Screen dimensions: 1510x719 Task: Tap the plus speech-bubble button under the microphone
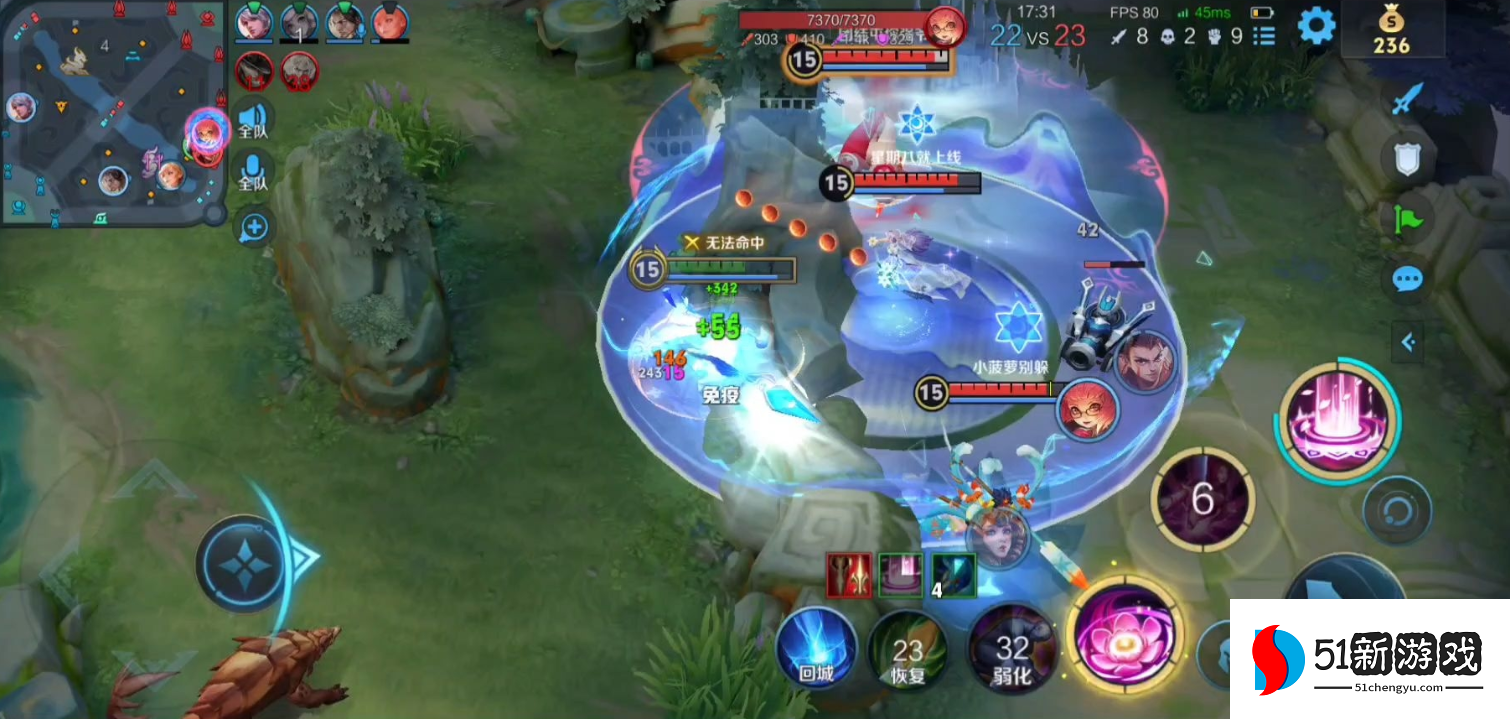click(x=254, y=227)
